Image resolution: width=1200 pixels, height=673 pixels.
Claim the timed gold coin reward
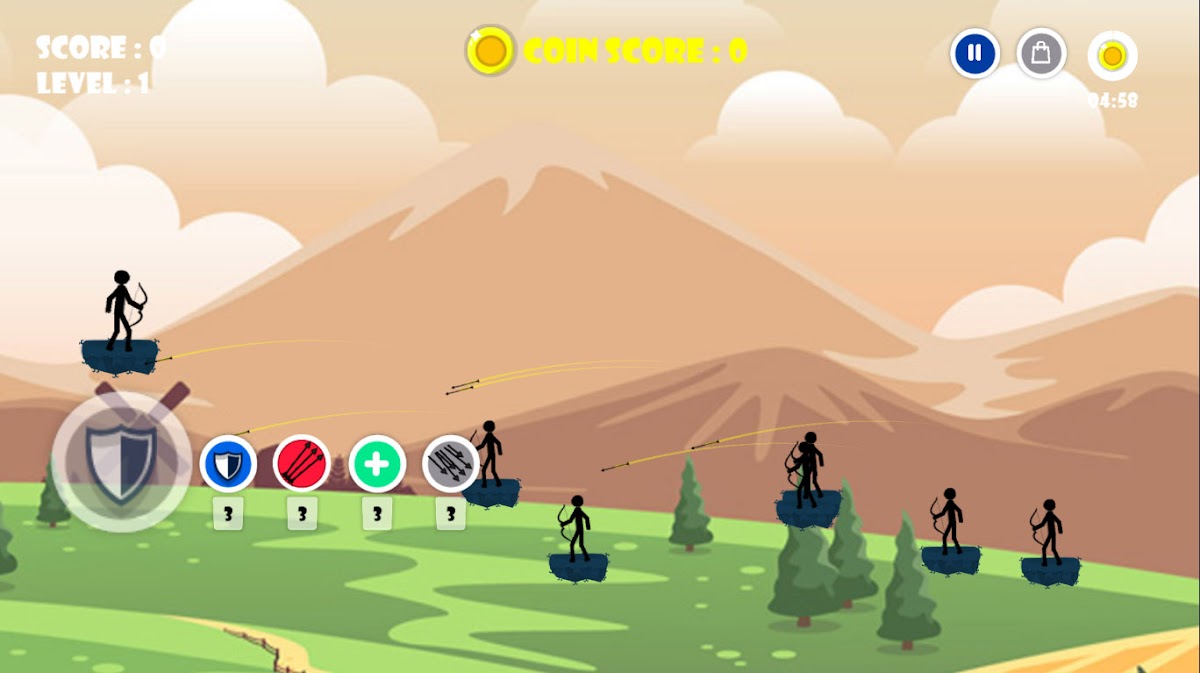[1112, 56]
